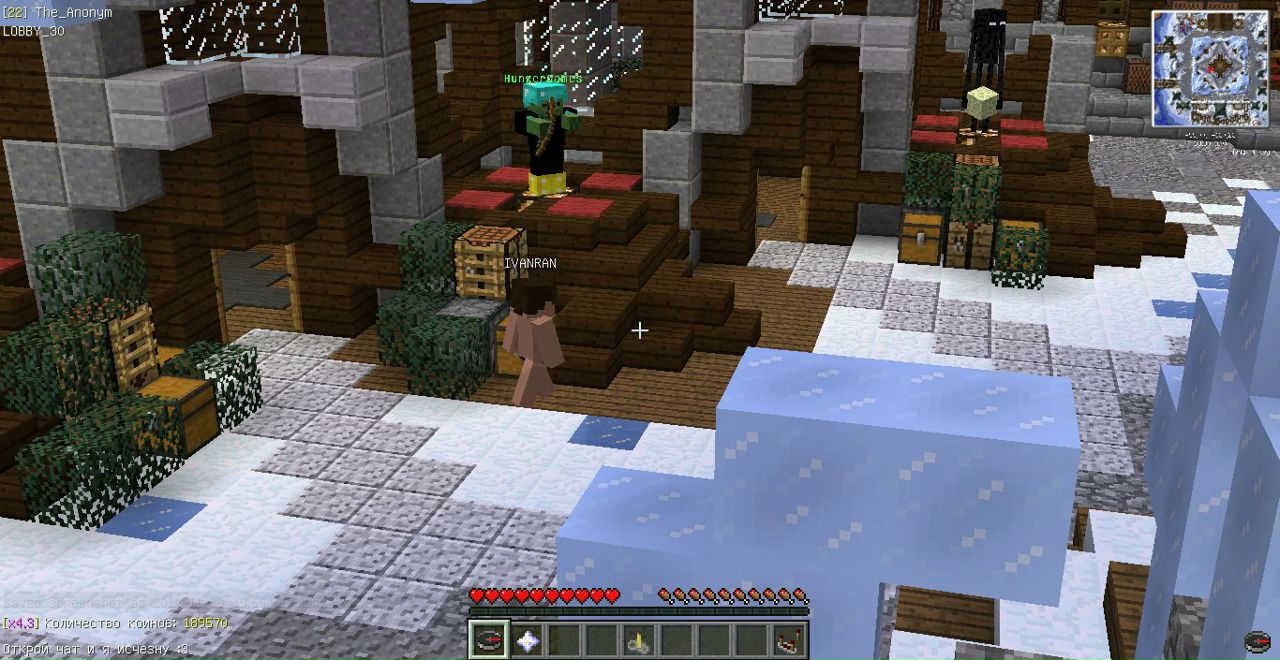
Task: Select the nether star hotbar slot
Action: tap(527, 640)
